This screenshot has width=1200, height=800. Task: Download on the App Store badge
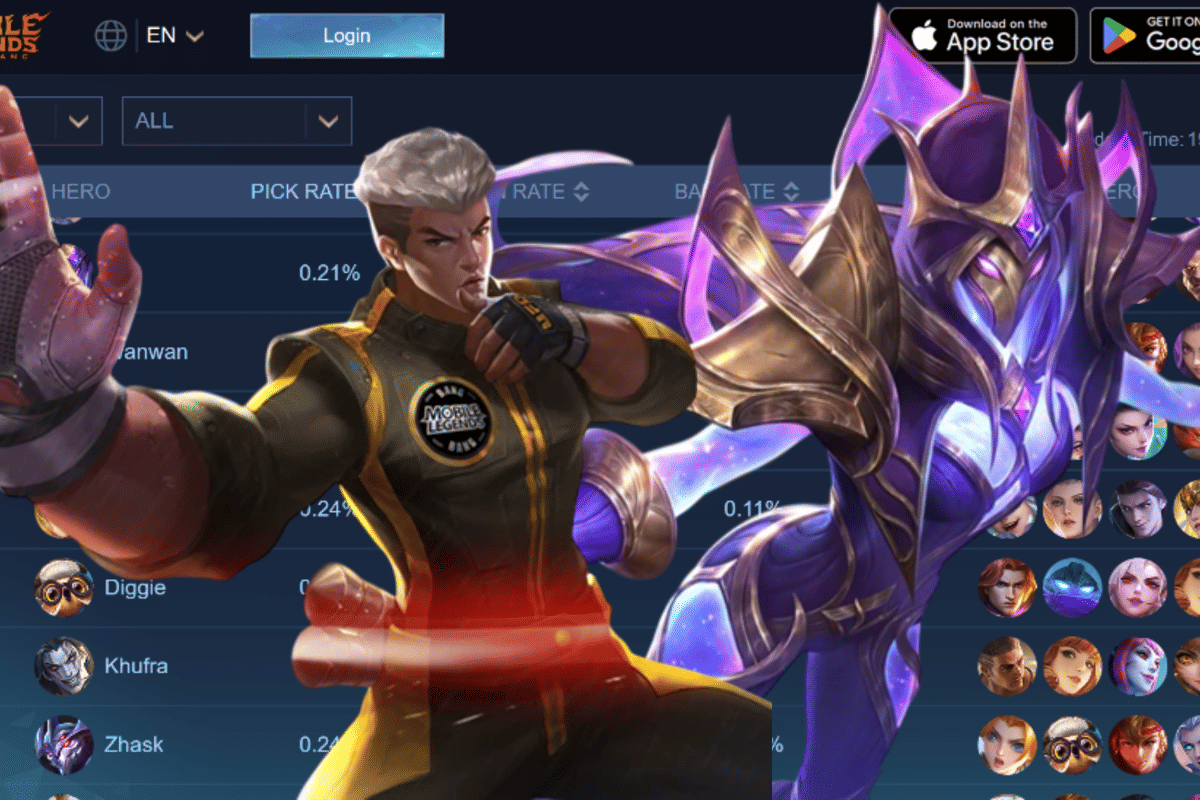click(x=982, y=35)
